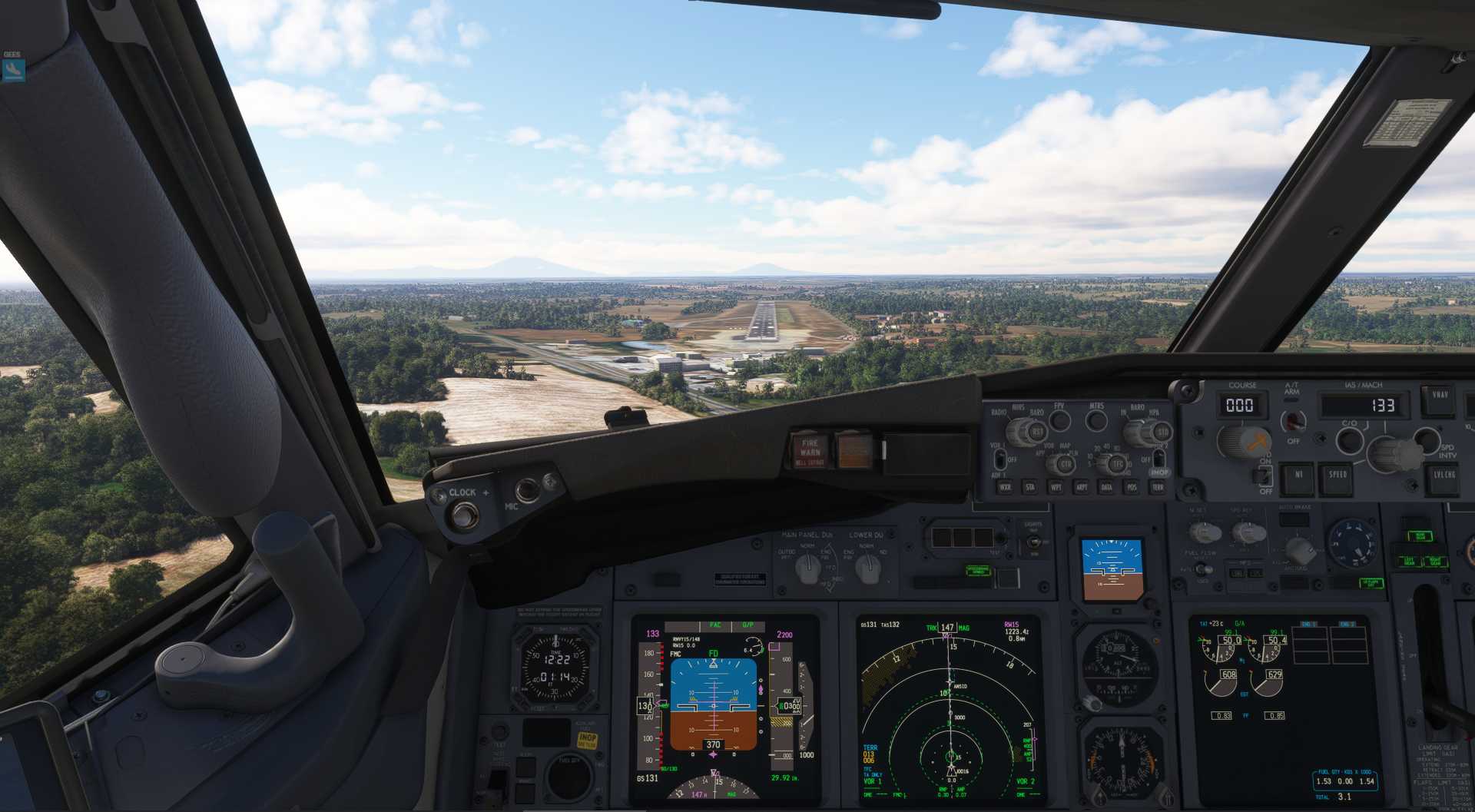The image size is (1475, 812).
Task: Activate the POS map button
Action: coord(1132,487)
